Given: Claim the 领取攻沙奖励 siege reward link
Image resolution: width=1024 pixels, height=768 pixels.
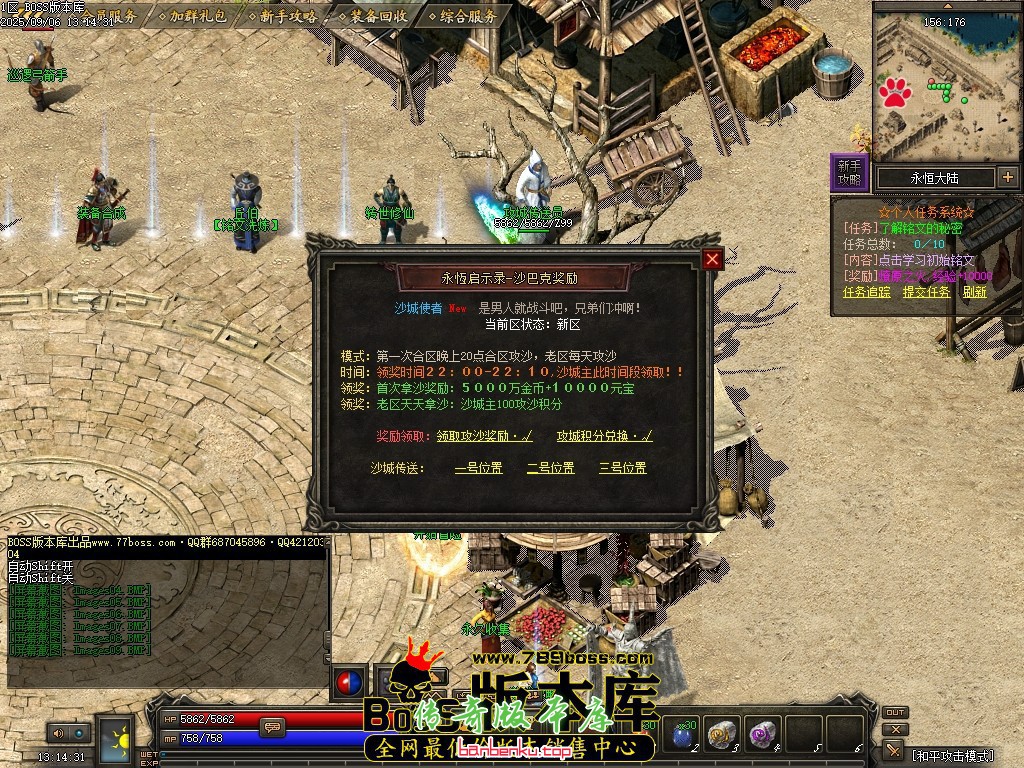Looking at the screenshot, I should coord(484,436).
